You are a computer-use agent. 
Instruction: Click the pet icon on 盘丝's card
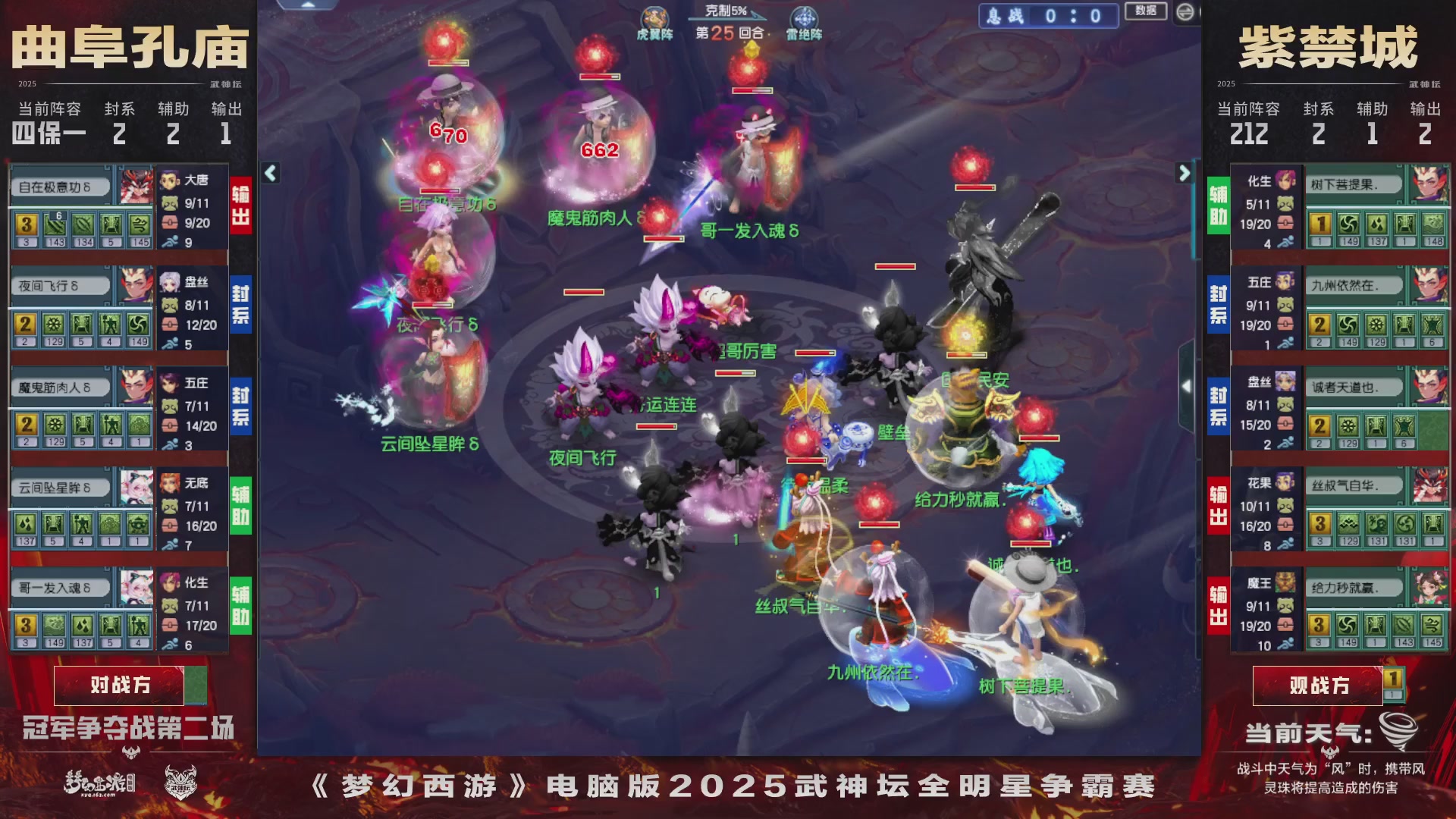point(171,306)
